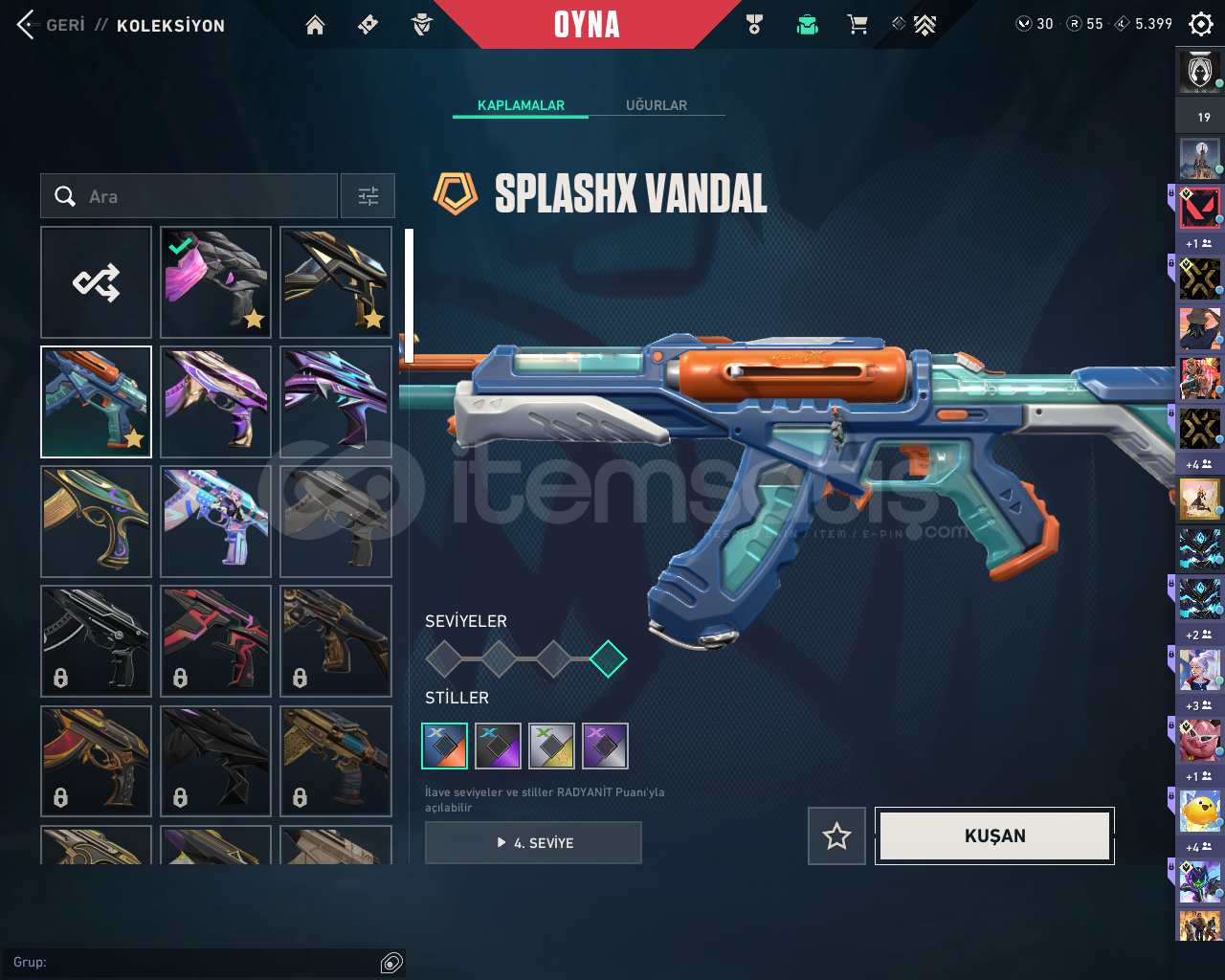This screenshot has height=980, width=1225.
Task: Mark skin as favorite with star button
Action: coord(836,836)
